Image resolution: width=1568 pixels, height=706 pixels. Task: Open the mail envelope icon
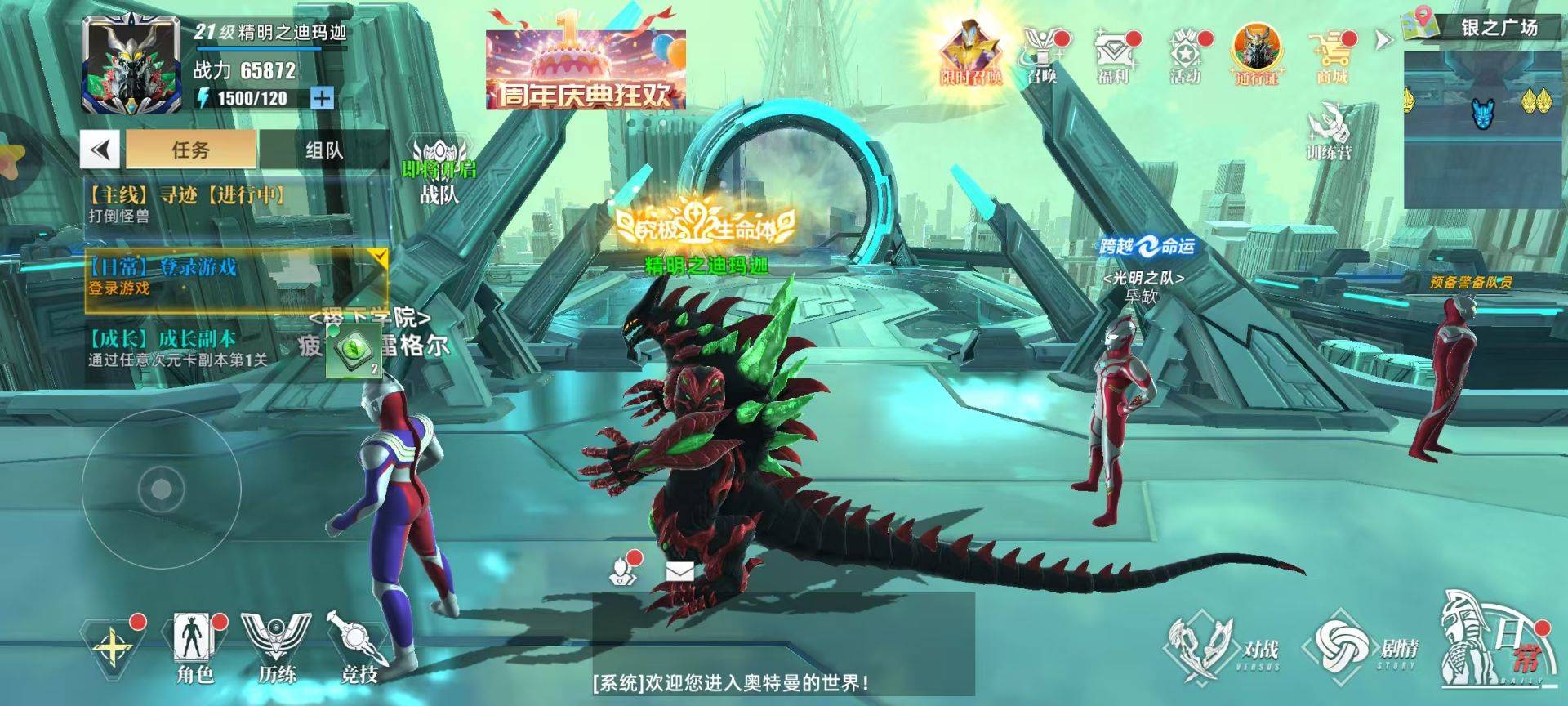pyautogui.click(x=679, y=570)
